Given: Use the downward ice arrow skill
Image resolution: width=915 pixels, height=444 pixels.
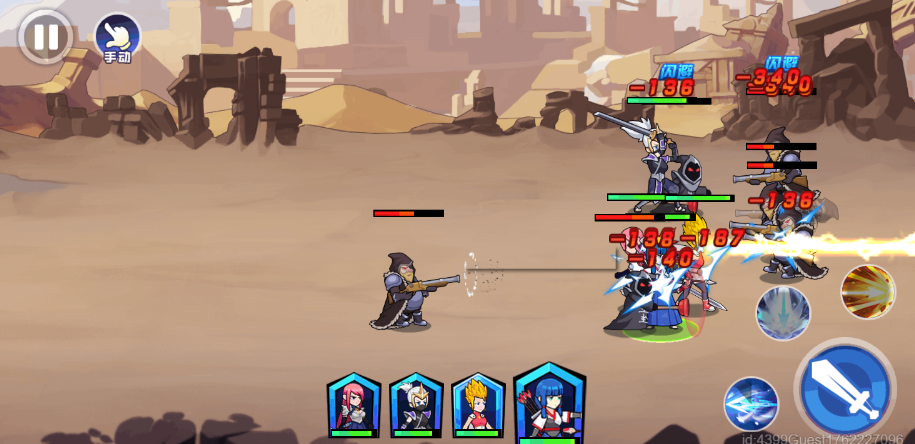Looking at the screenshot, I should [x=782, y=313].
